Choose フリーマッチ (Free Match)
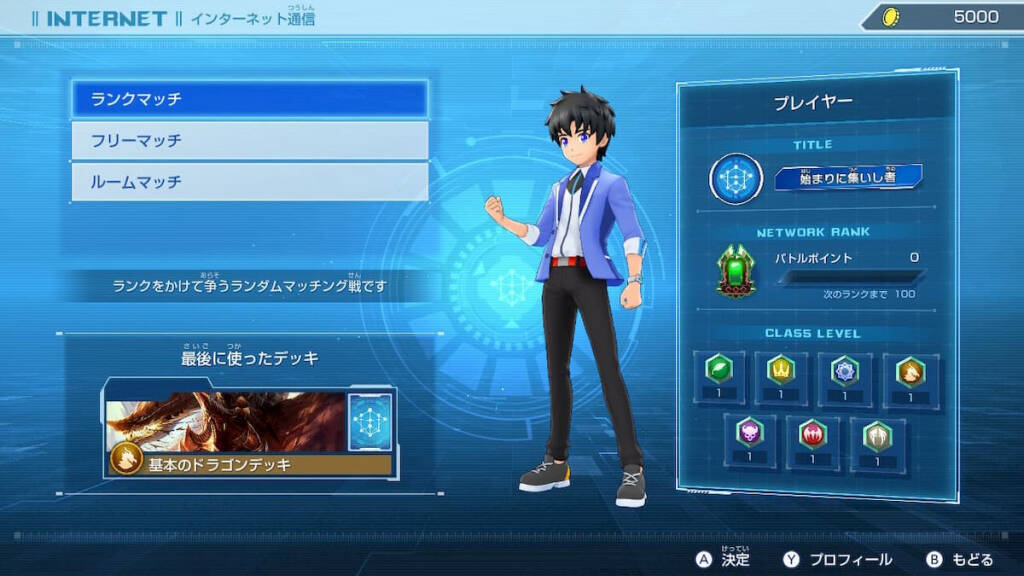 (249, 141)
